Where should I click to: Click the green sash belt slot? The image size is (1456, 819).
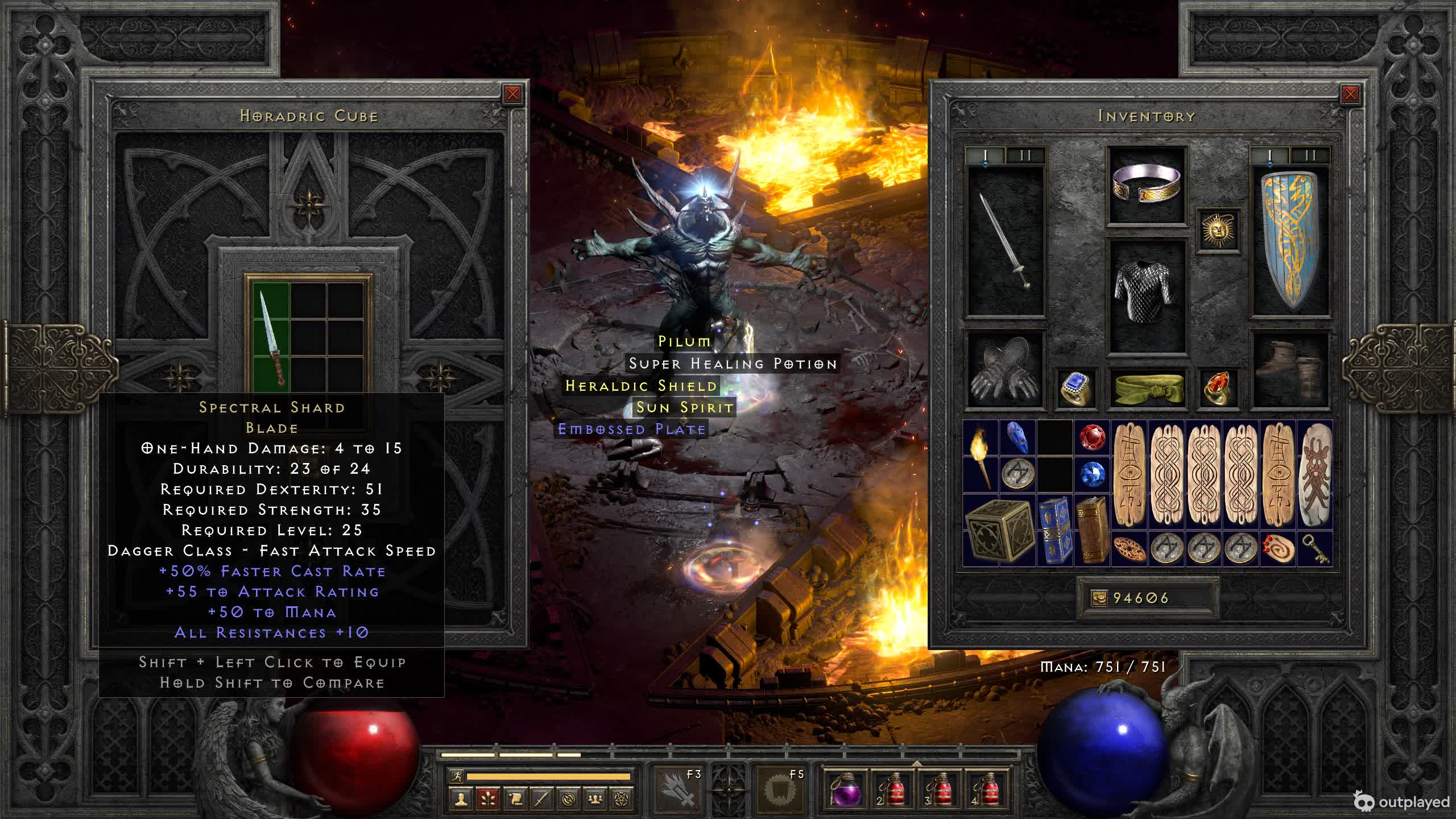(x=1147, y=389)
